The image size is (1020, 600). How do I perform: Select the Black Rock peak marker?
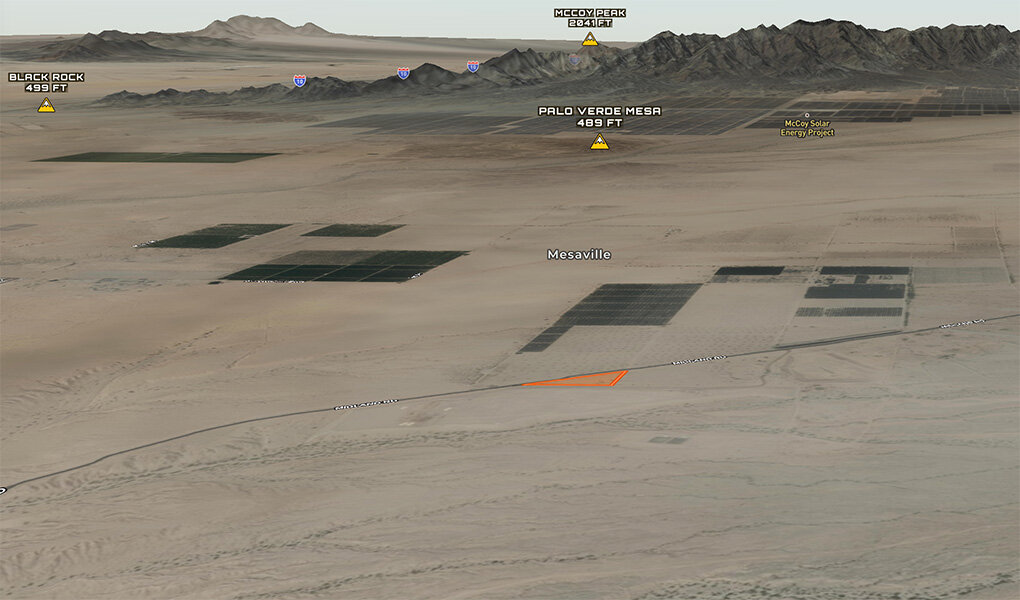46,105
